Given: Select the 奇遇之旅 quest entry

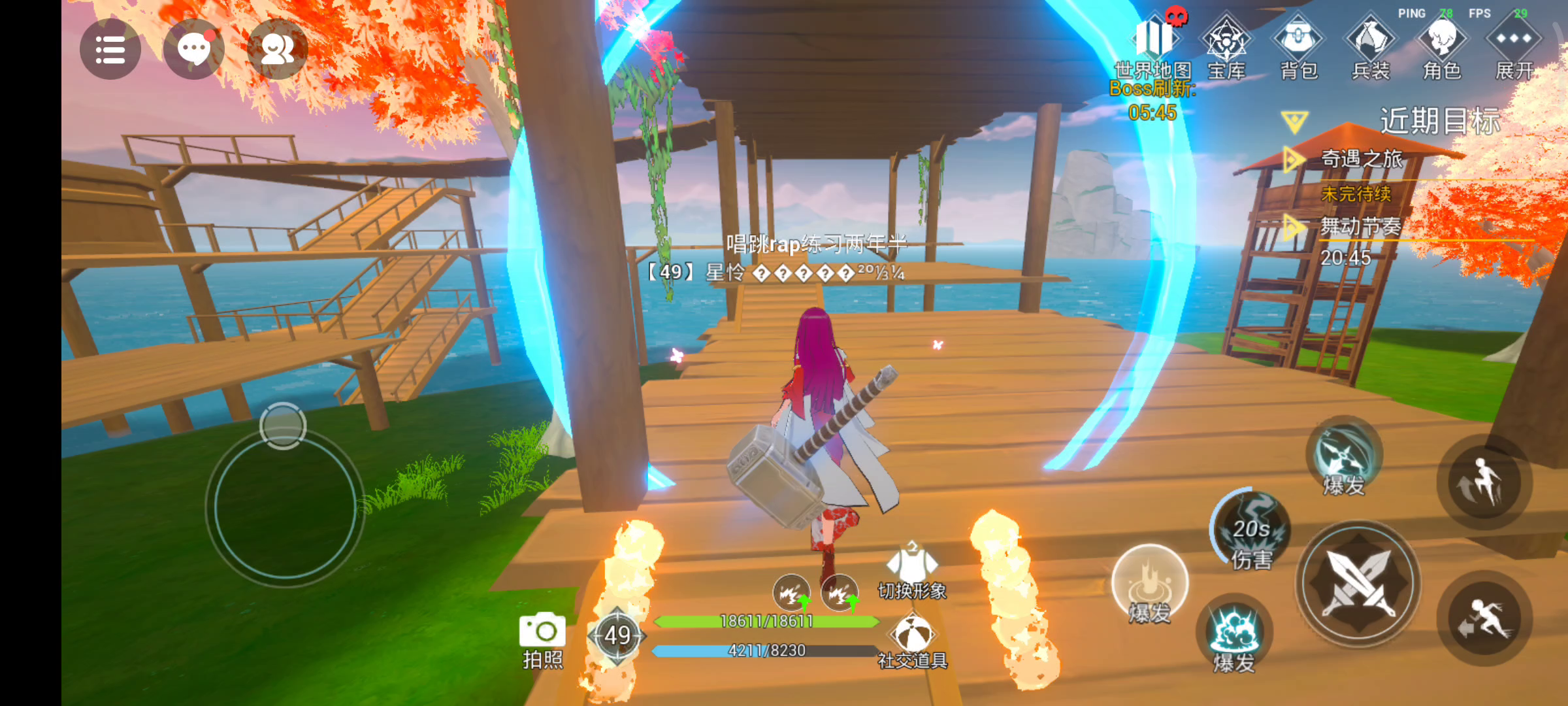Looking at the screenshot, I should coord(1362,159).
